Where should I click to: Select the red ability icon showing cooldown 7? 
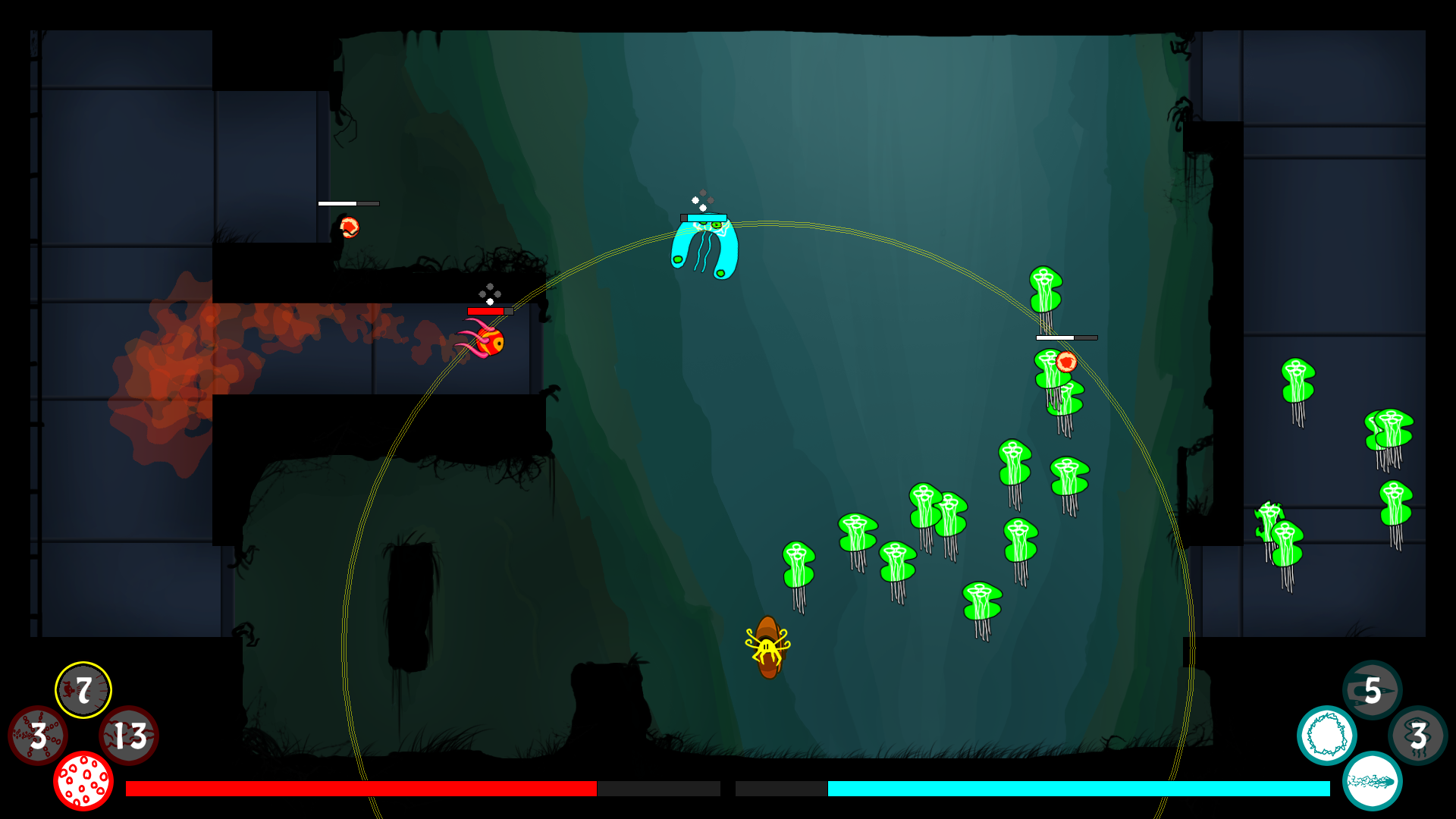tap(83, 689)
